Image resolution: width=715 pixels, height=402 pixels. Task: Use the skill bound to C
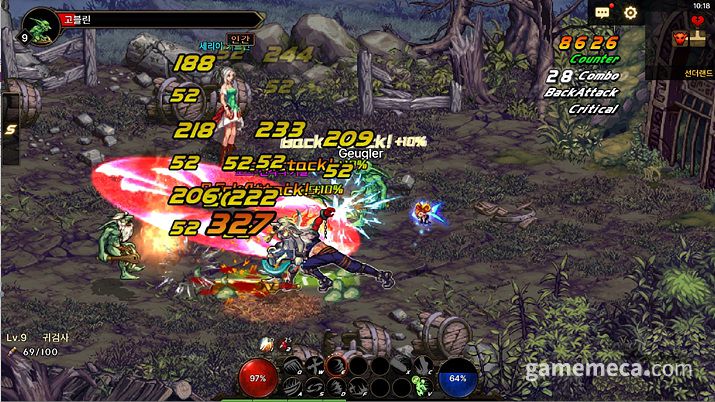point(421,366)
